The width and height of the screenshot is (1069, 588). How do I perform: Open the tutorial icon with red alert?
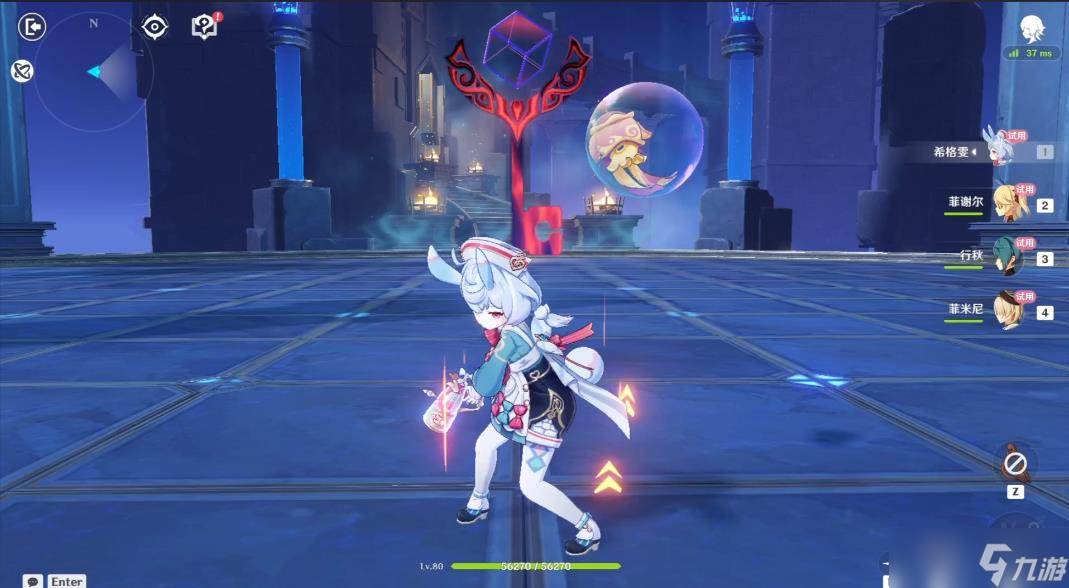204,26
